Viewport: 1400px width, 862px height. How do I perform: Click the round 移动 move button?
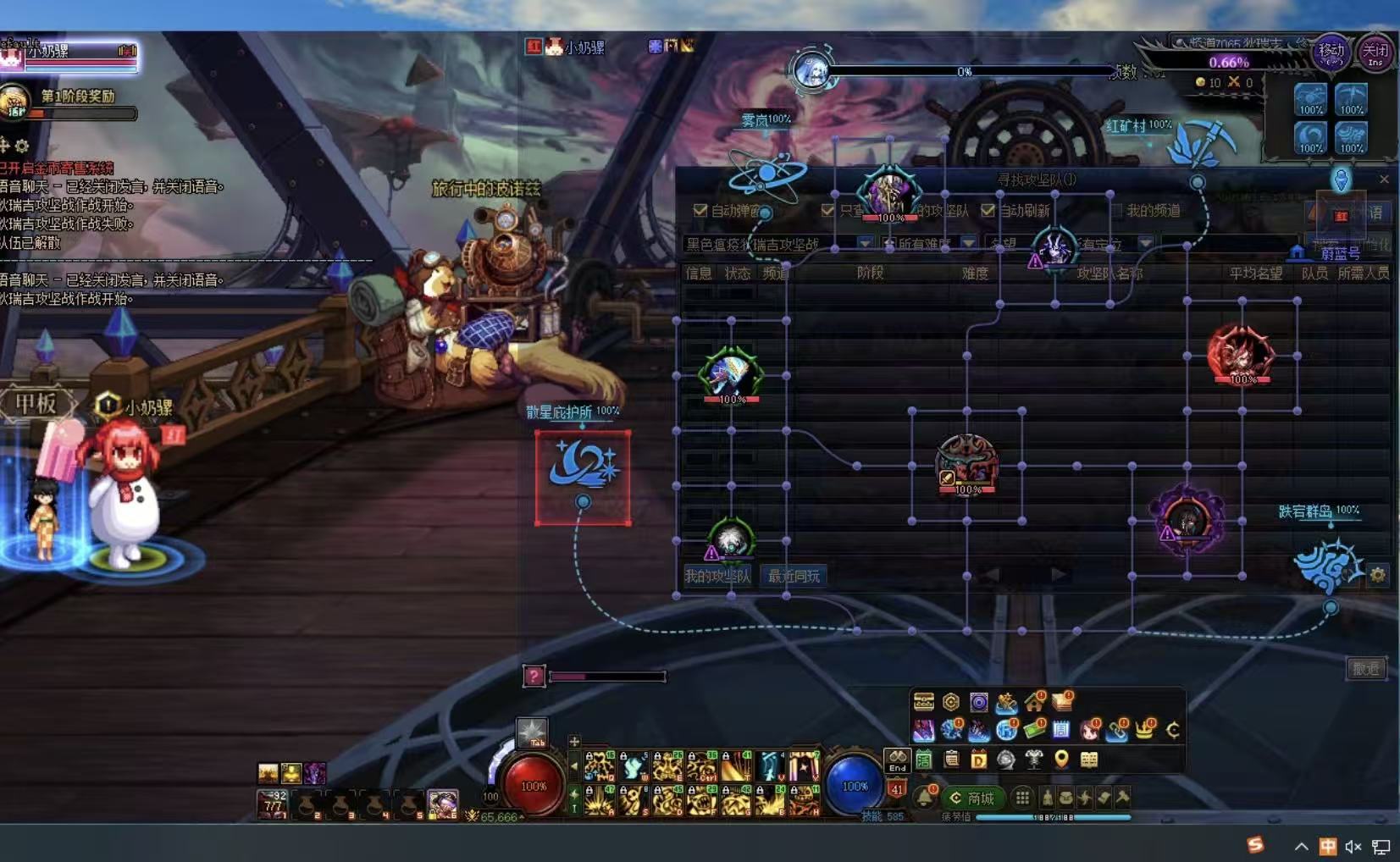point(1331,52)
